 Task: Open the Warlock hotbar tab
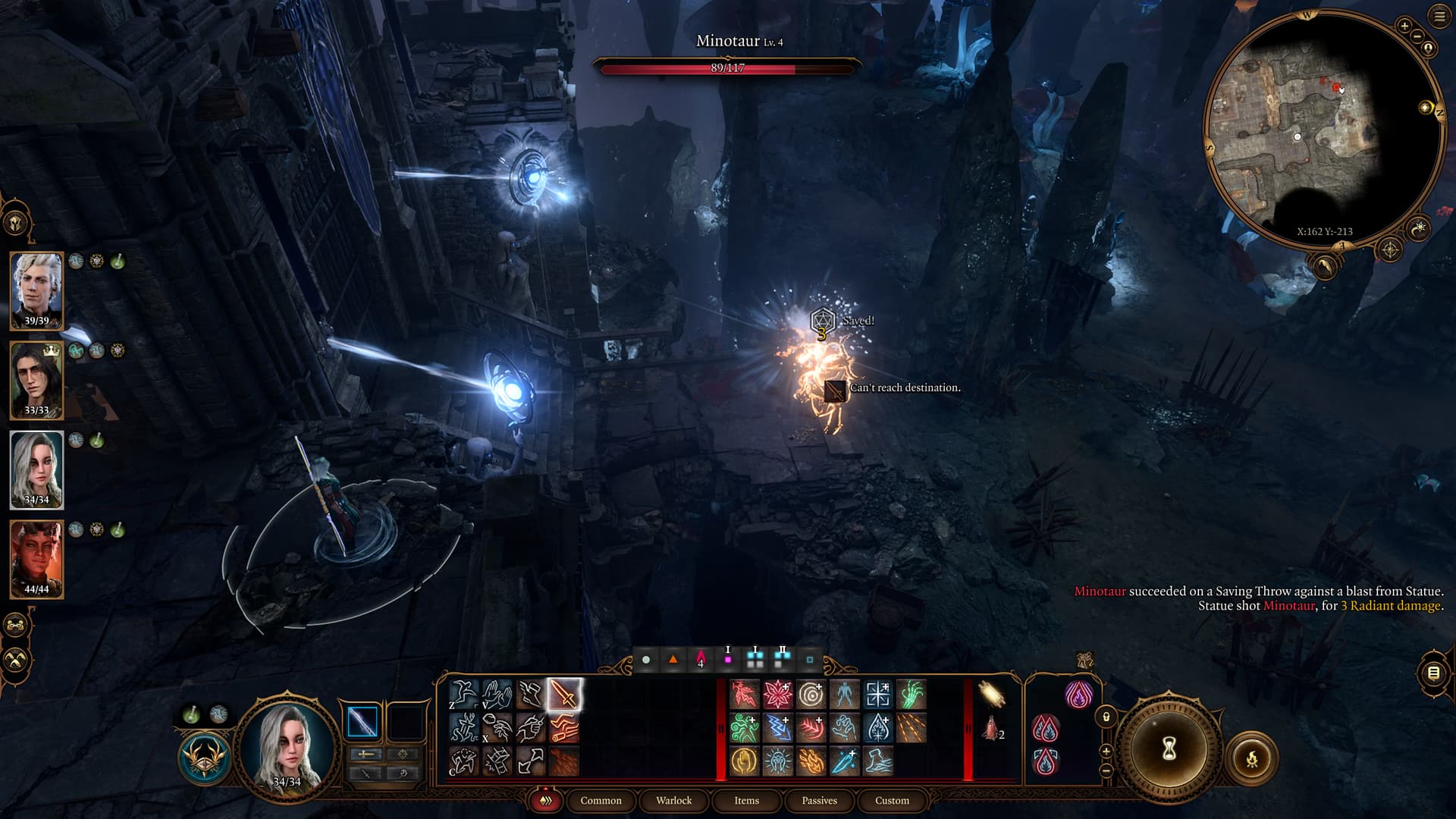point(673,800)
